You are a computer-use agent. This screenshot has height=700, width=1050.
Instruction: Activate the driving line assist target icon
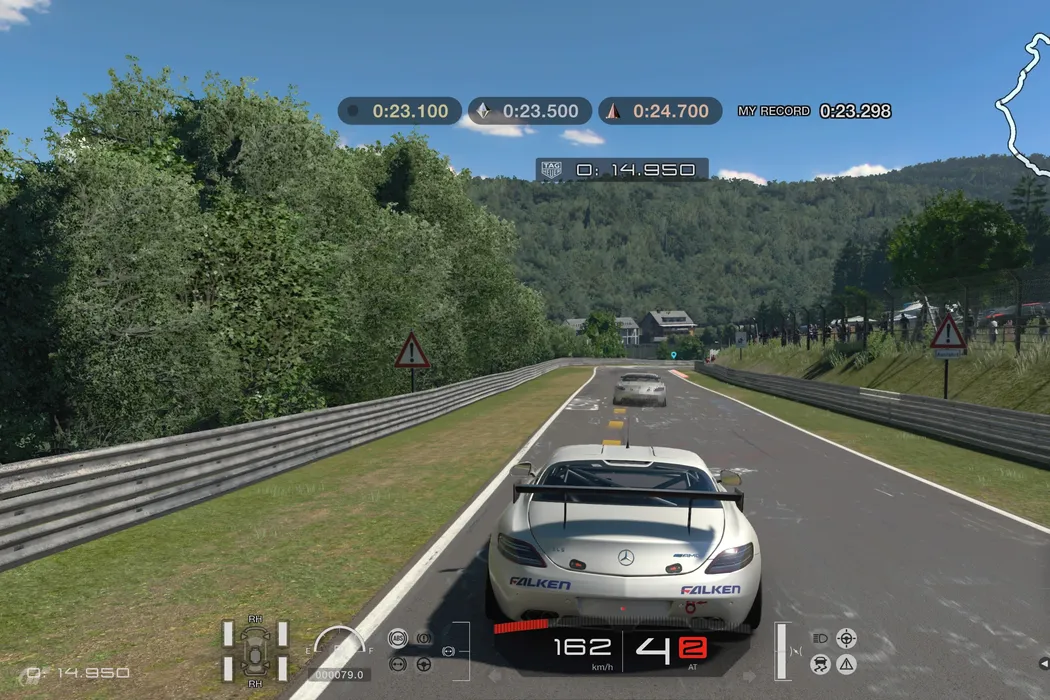point(846,637)
